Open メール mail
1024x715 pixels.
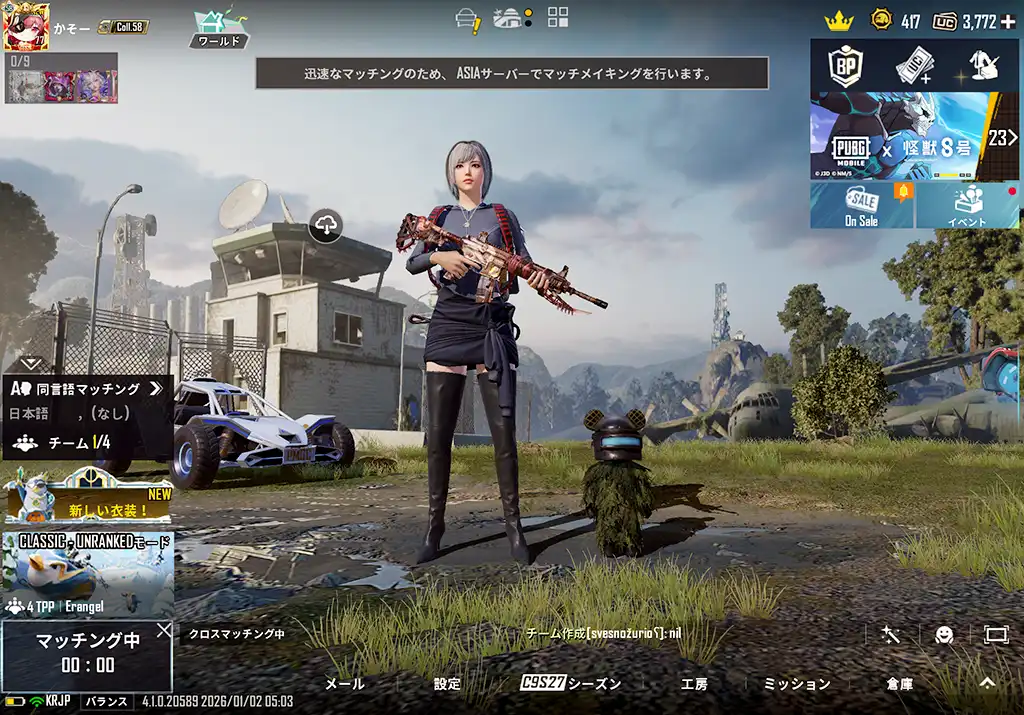345,684
